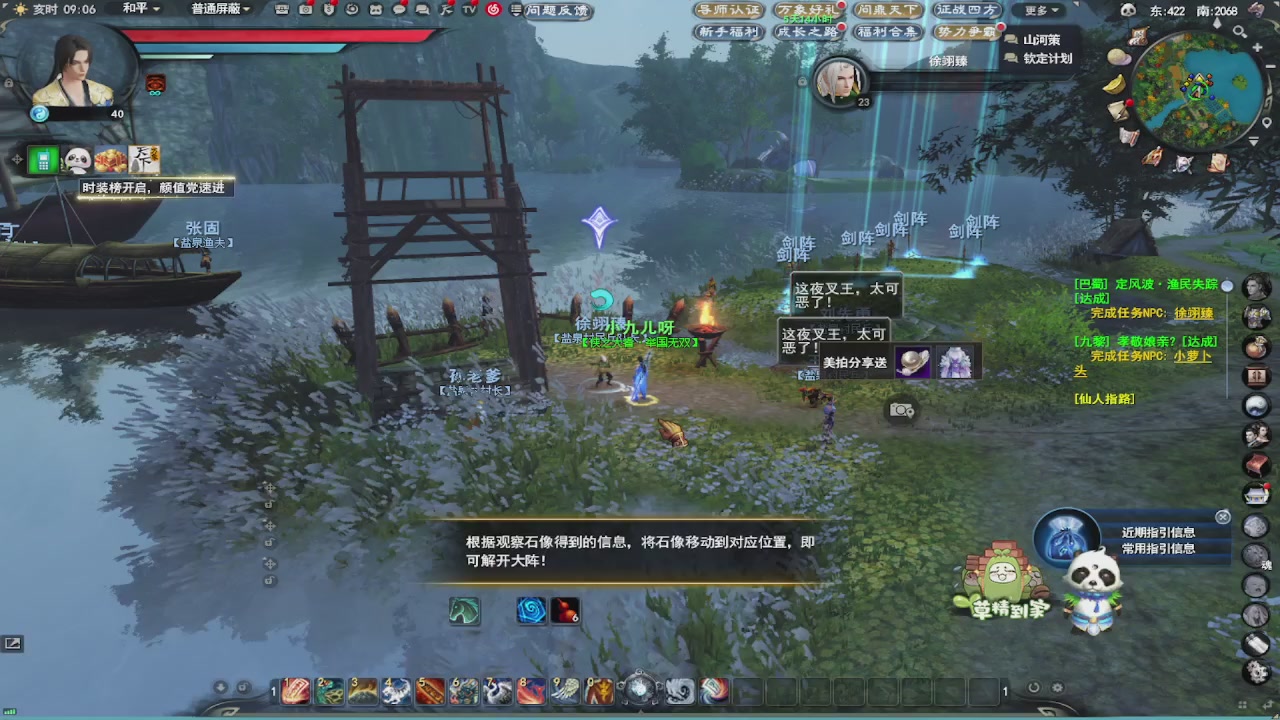The width and height of the screenshot is (1280, 720).
Task: Open the TV livestream icon on top bar
Action: (x=468, y=9)
